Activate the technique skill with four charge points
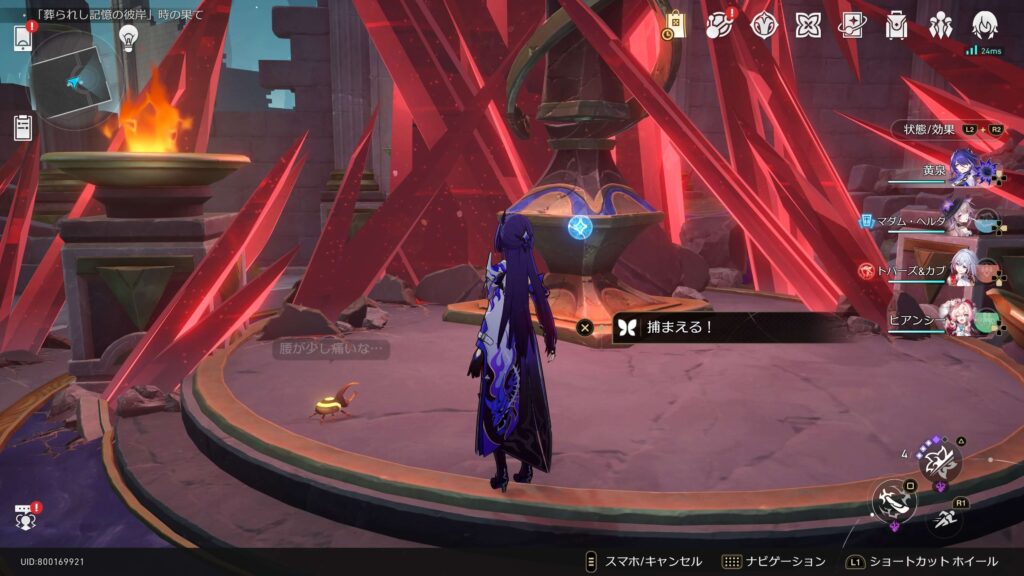1024x576 pixels. (x=939, y=460)
